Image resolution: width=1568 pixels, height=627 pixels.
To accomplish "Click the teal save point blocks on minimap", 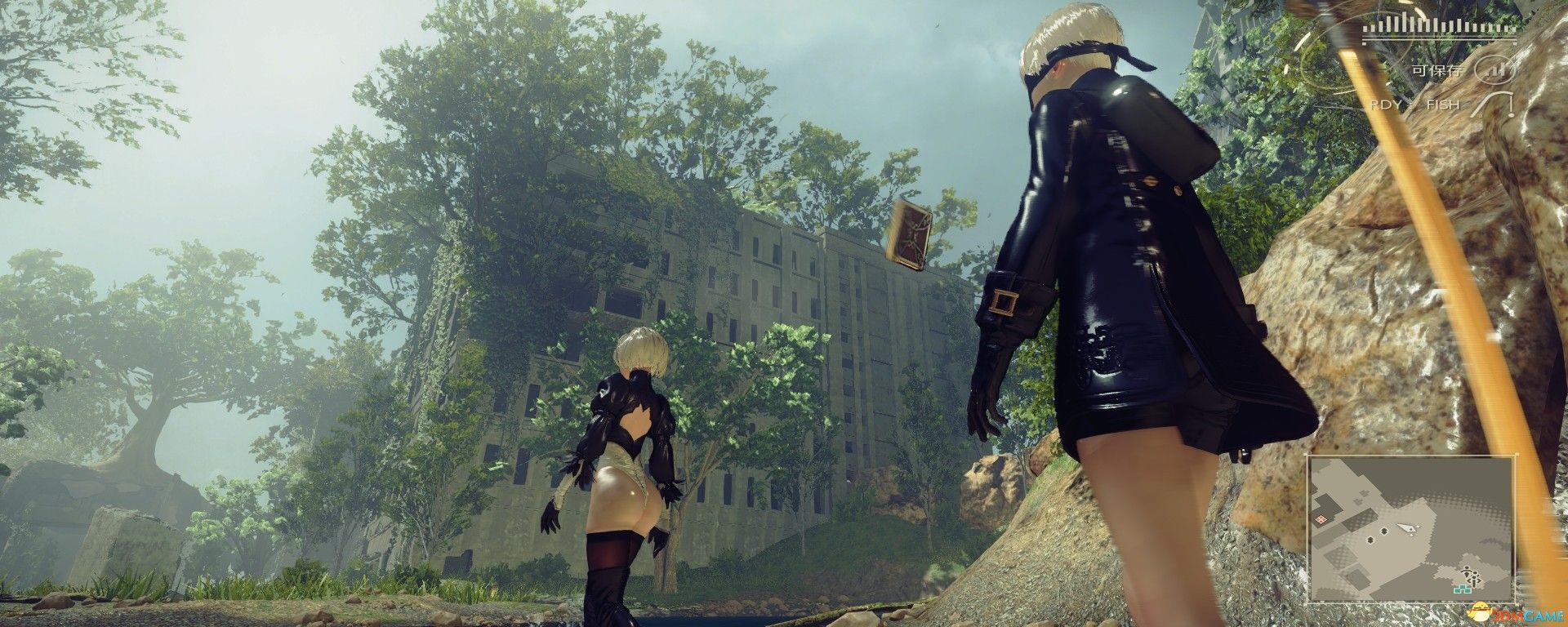I will [1462, 588].
